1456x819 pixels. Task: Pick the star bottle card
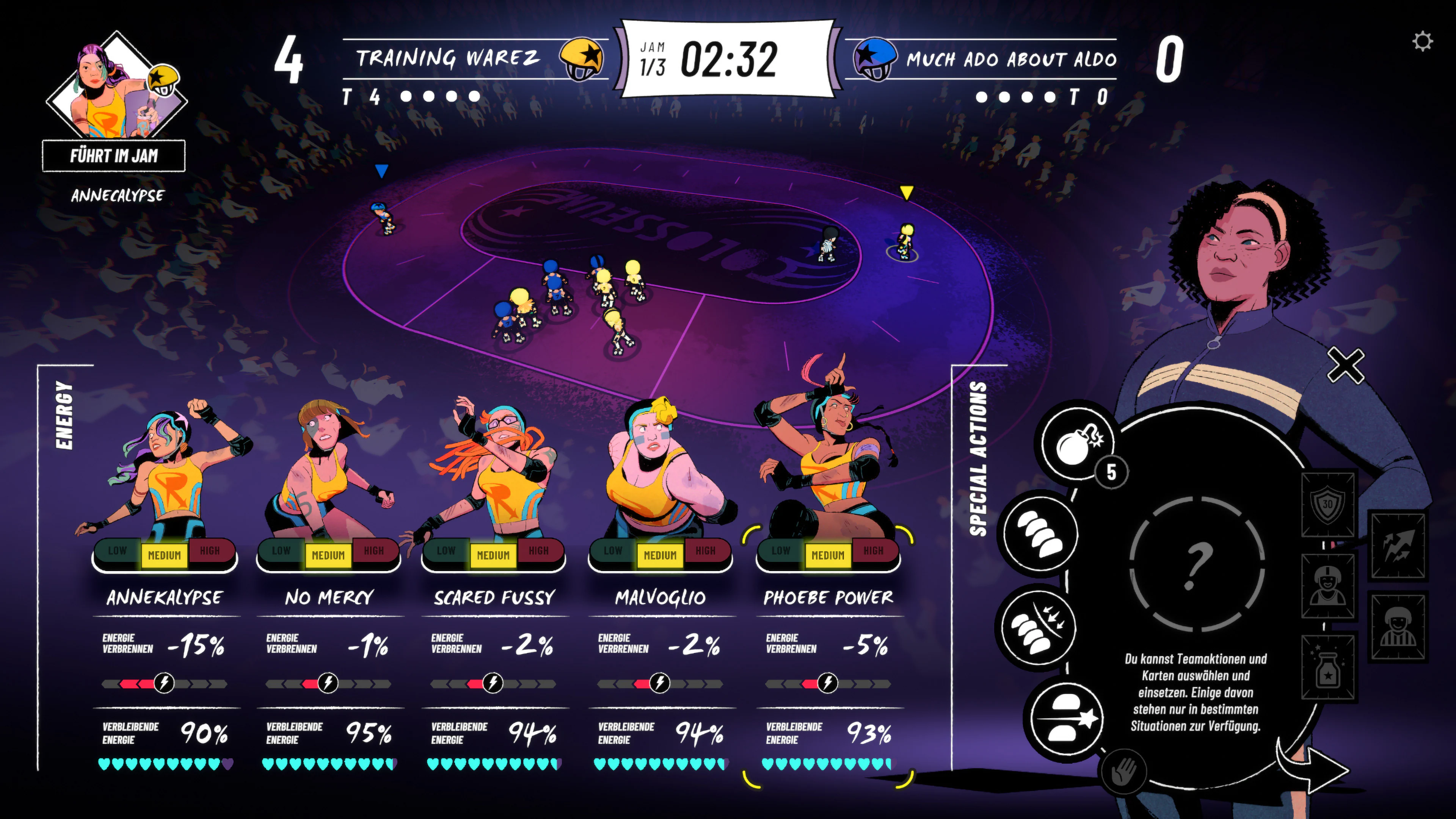(1328, 667)
